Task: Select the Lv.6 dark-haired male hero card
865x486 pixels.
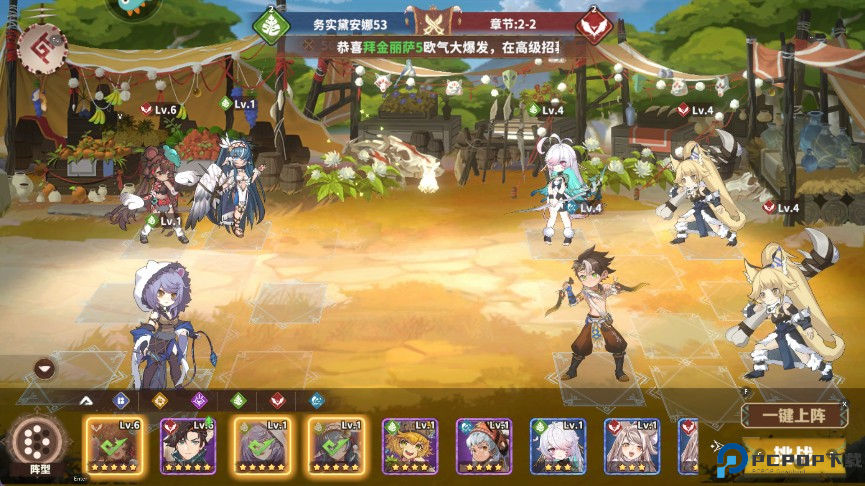Action: pyautogui.click(x=188, y=445)
